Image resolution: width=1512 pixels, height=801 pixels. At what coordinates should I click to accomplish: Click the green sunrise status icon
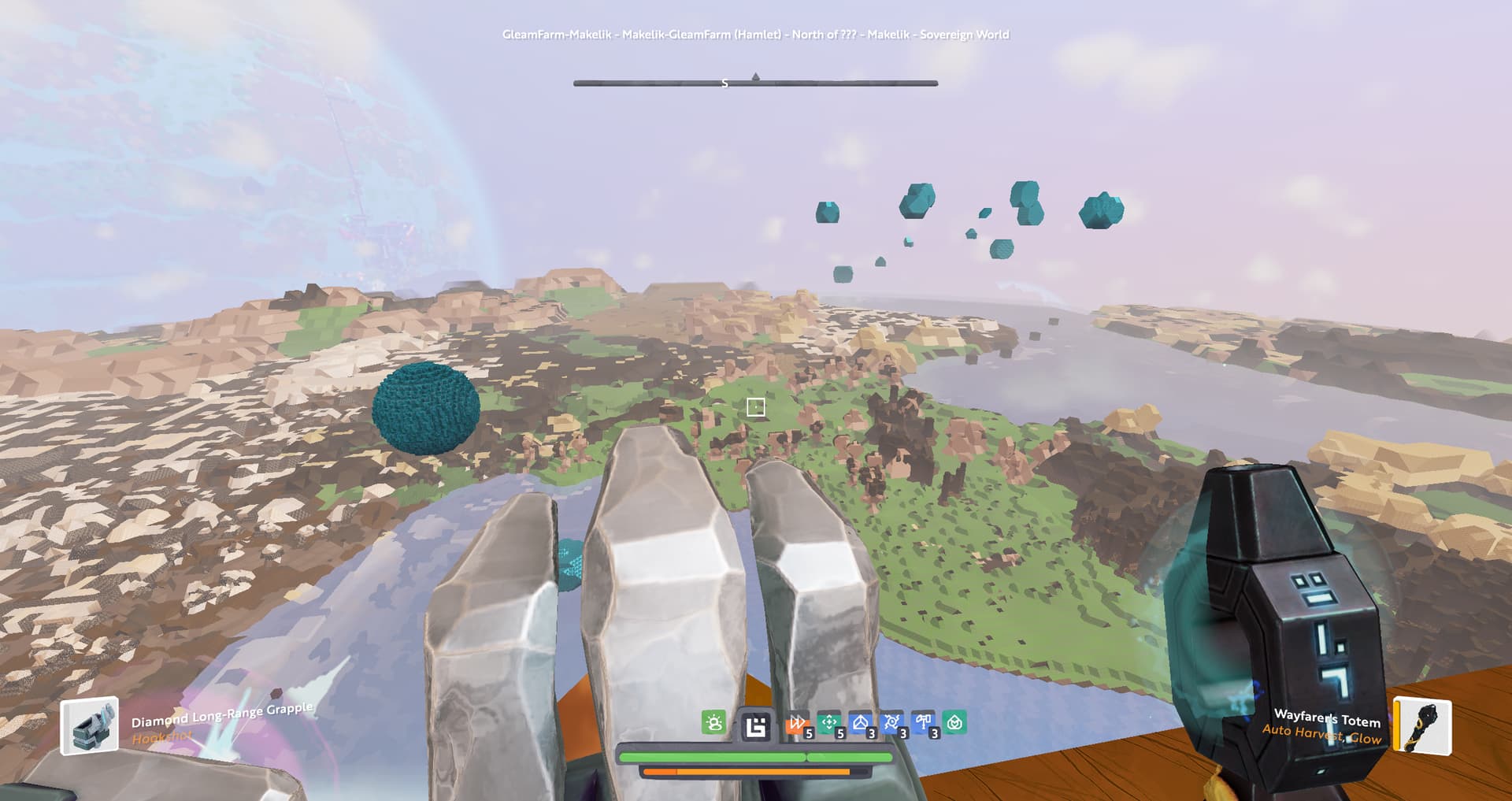point(713,722)
